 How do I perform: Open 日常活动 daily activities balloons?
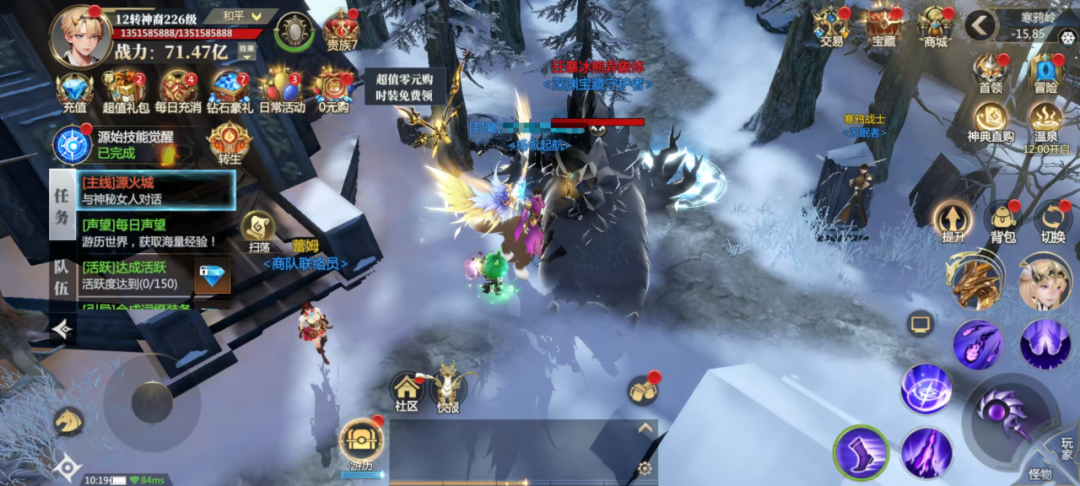[283, 89]
